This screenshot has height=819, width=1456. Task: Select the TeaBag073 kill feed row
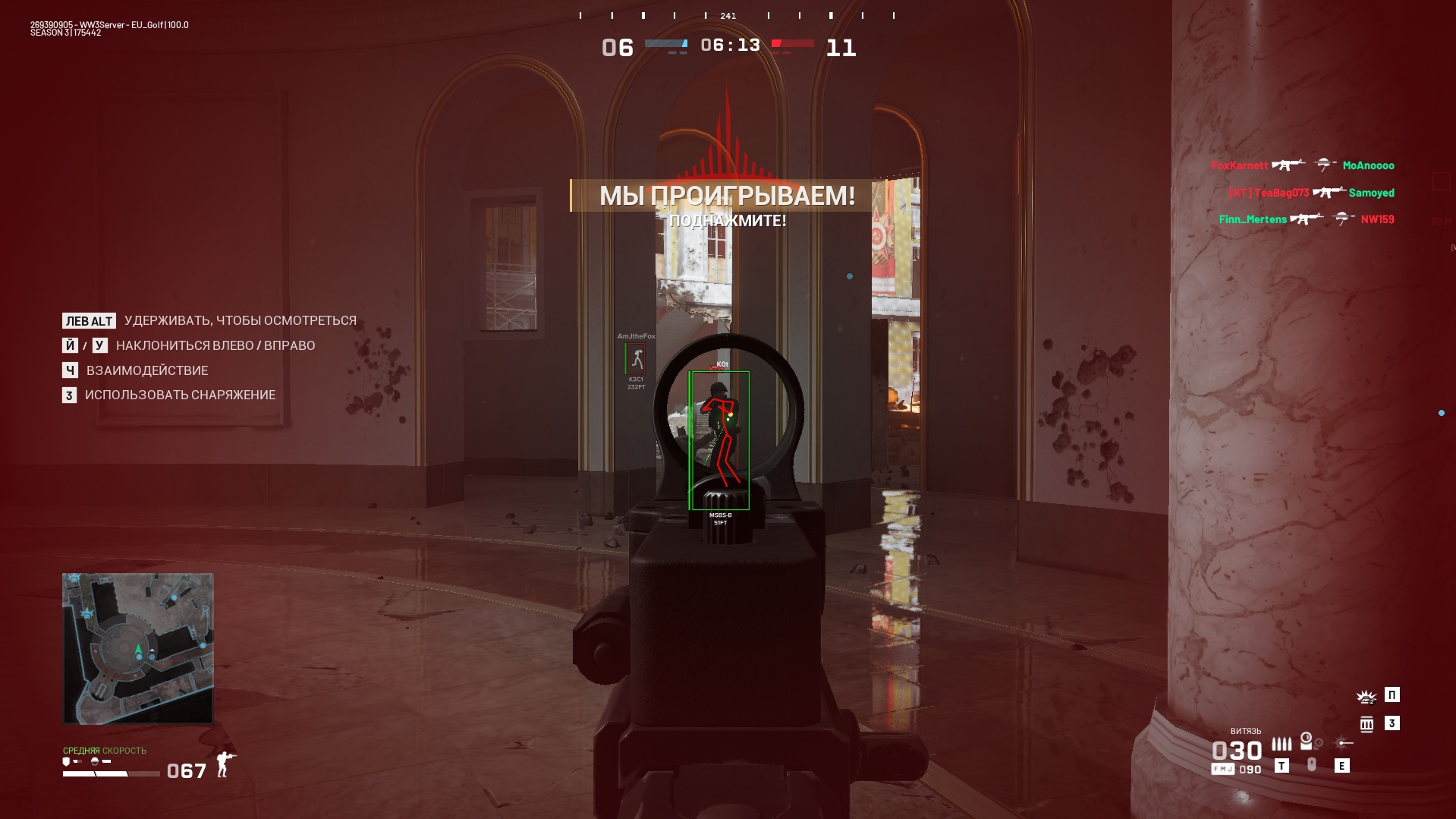(x=1310, y=193)
